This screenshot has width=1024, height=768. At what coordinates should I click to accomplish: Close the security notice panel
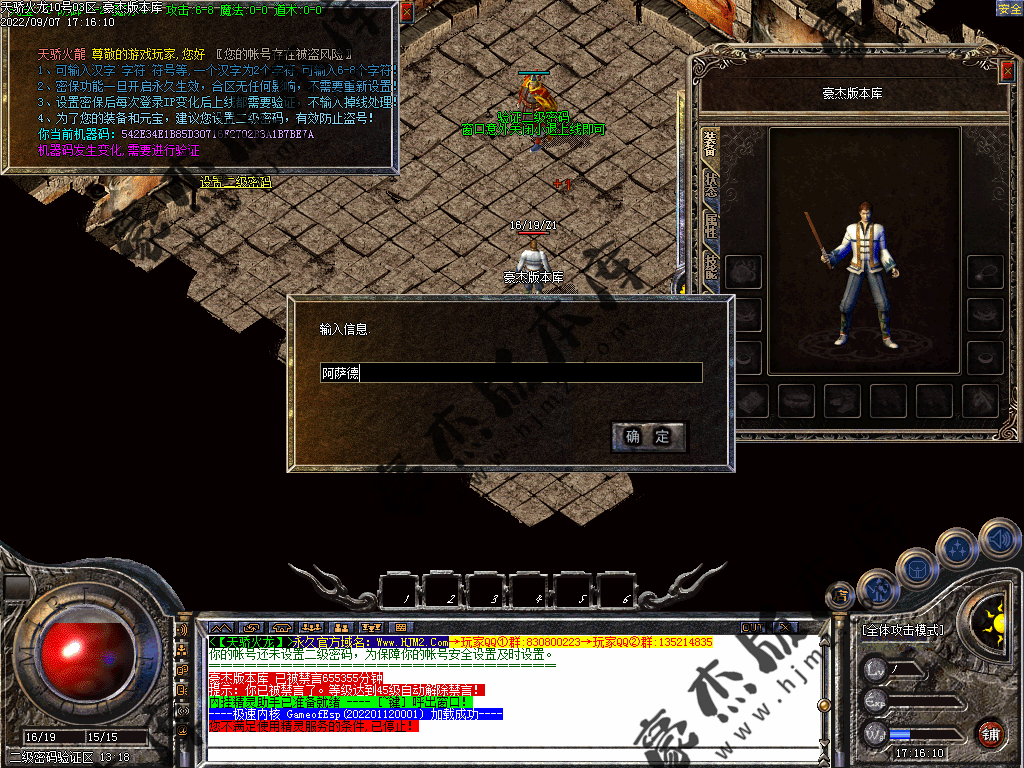pos(406,13)
